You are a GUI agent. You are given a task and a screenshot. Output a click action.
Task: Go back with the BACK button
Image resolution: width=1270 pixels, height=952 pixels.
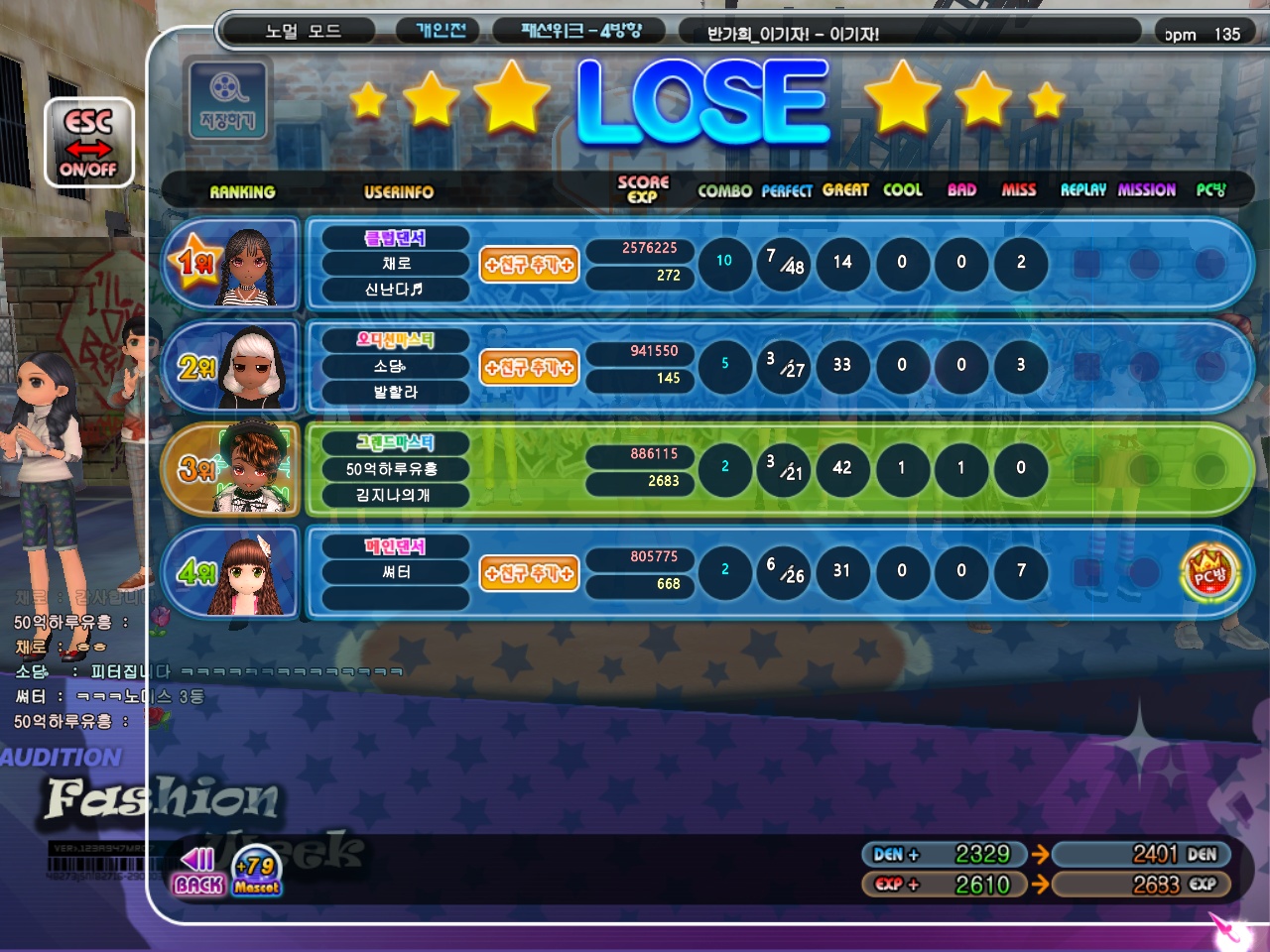click(197, 872)
